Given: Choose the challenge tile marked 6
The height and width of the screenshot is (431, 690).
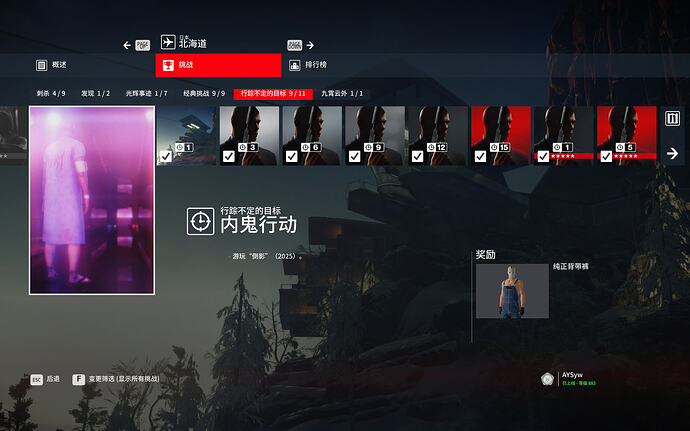Looking at the screenshot, I should 312,135.
